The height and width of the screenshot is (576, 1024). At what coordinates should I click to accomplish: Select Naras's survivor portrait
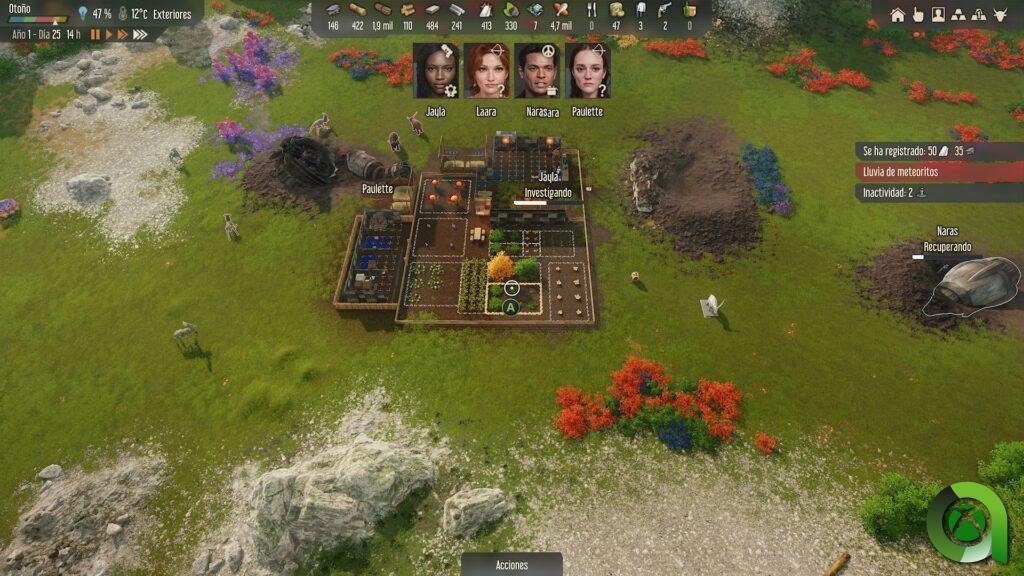pyautogui.click(x=537, y=70)
